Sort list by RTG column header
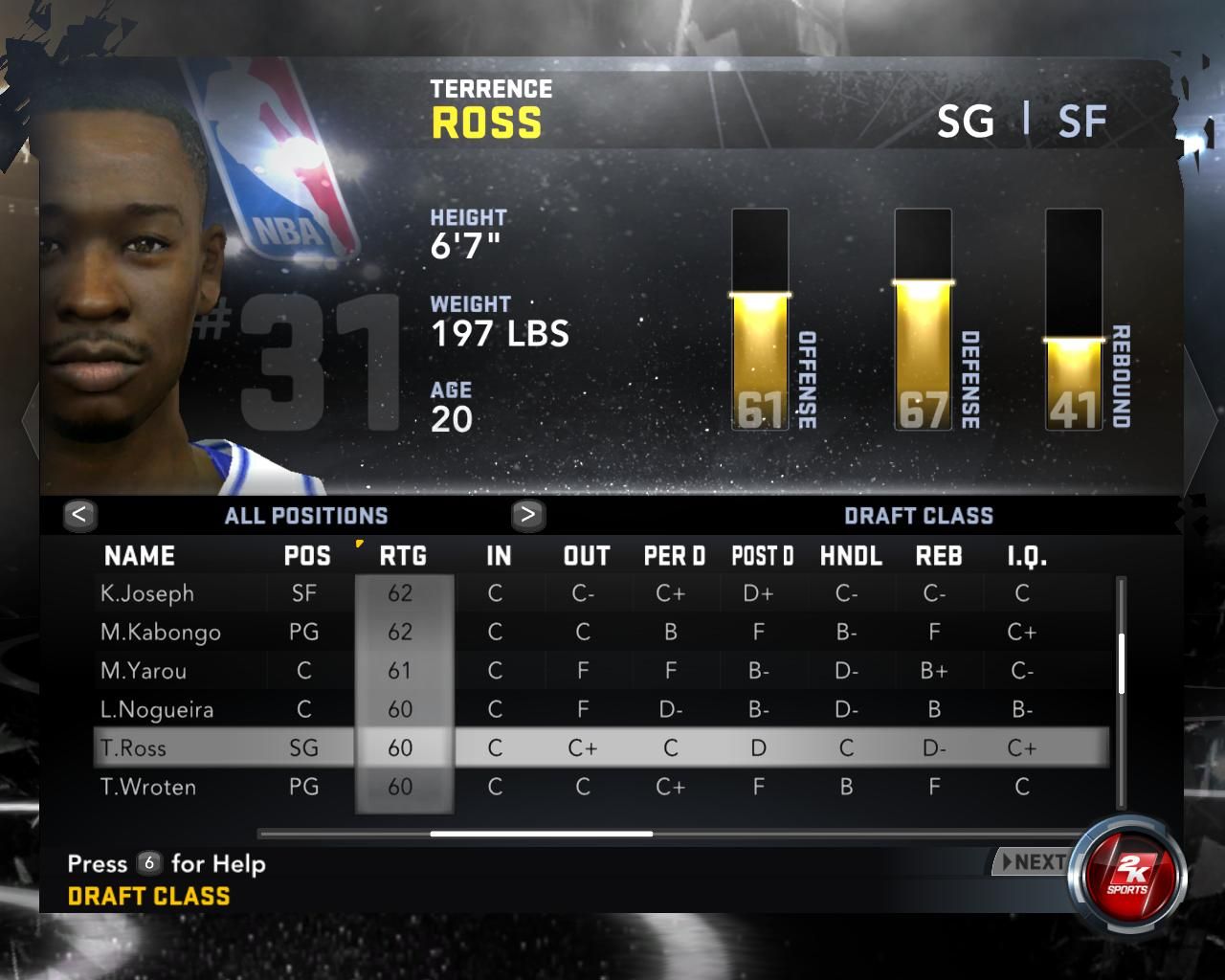The image size is (1225, 980). tap(403, 556)
